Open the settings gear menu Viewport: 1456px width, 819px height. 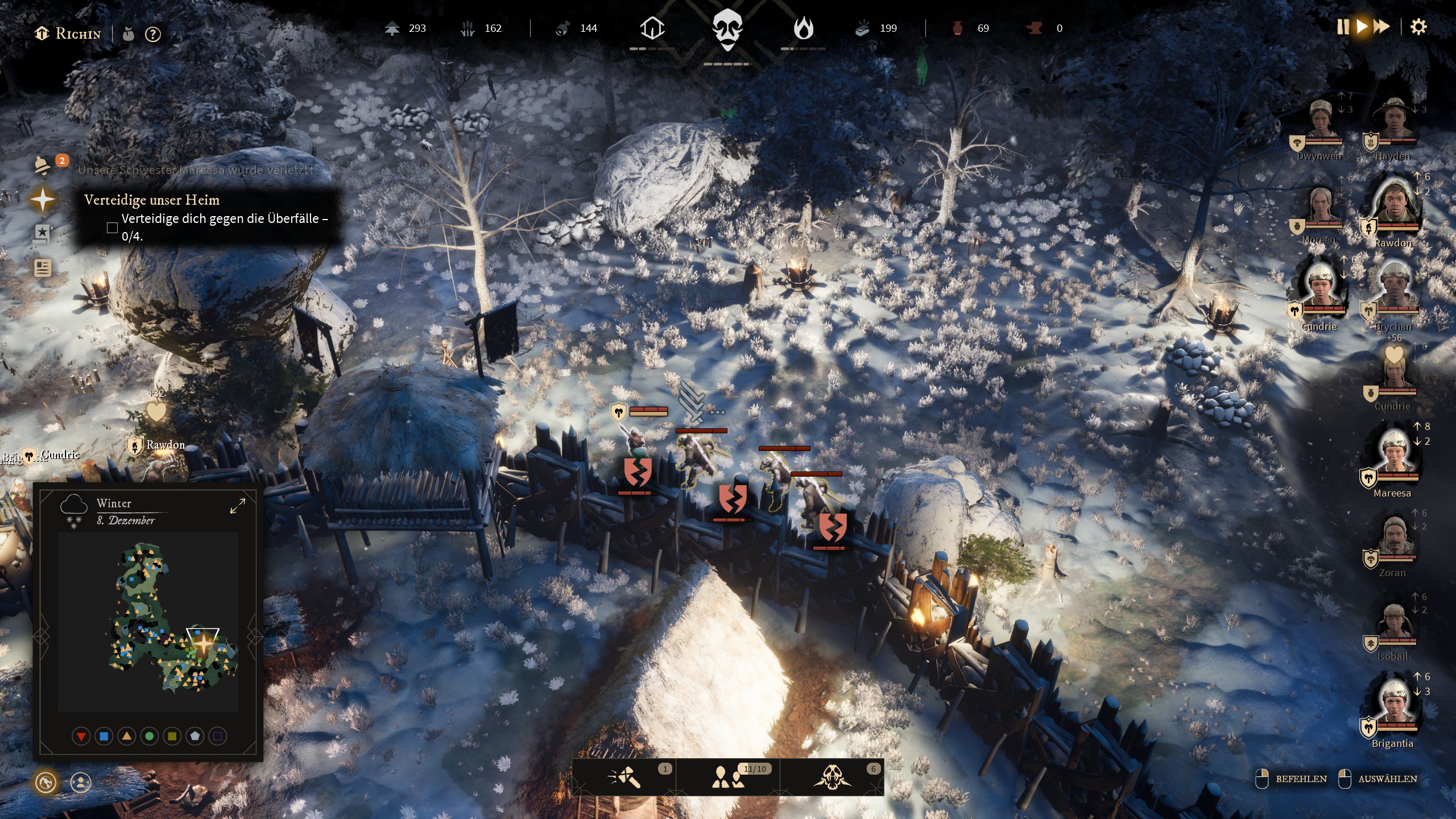pos(1418,27)
